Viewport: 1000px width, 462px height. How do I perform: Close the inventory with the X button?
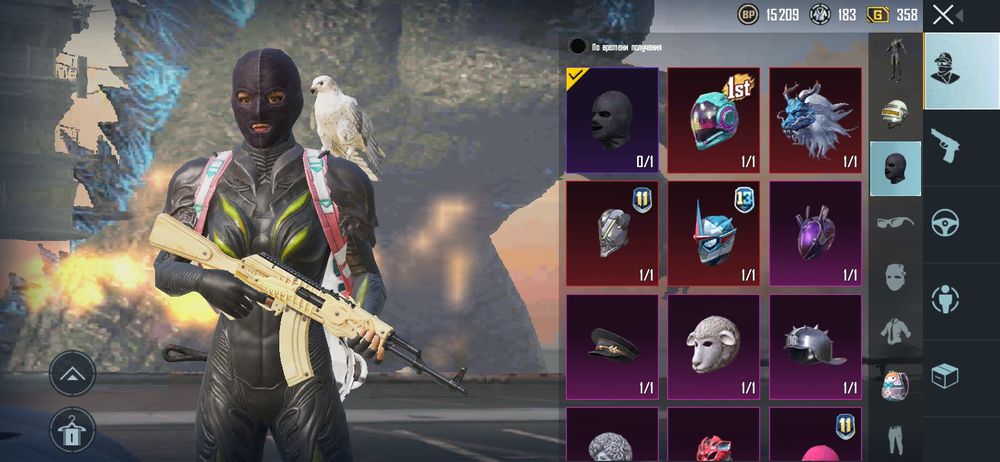(x=943, y=14)
